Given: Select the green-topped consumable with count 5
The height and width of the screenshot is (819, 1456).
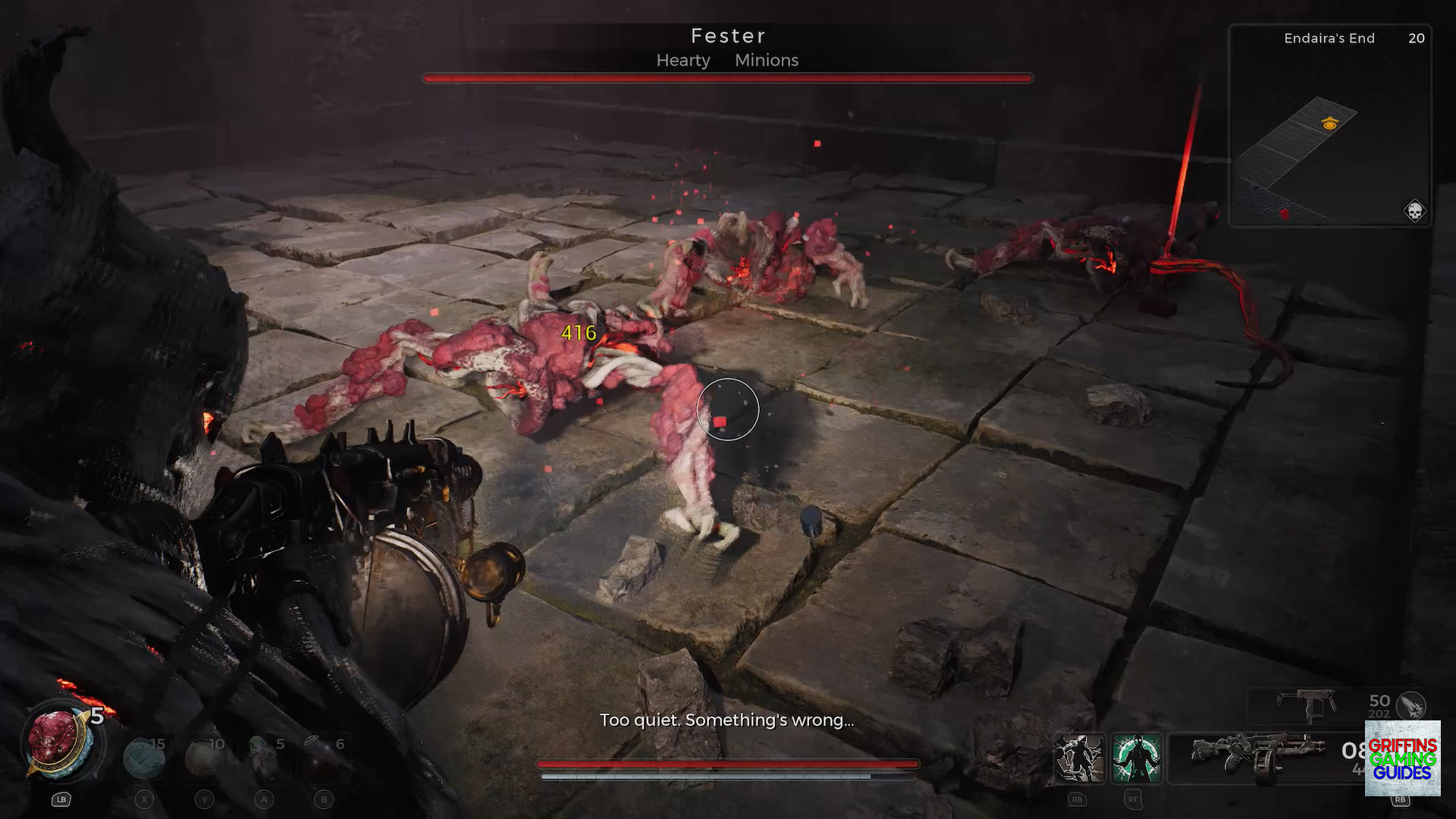Looking at the screenshot, I should (x=263, y=758).
